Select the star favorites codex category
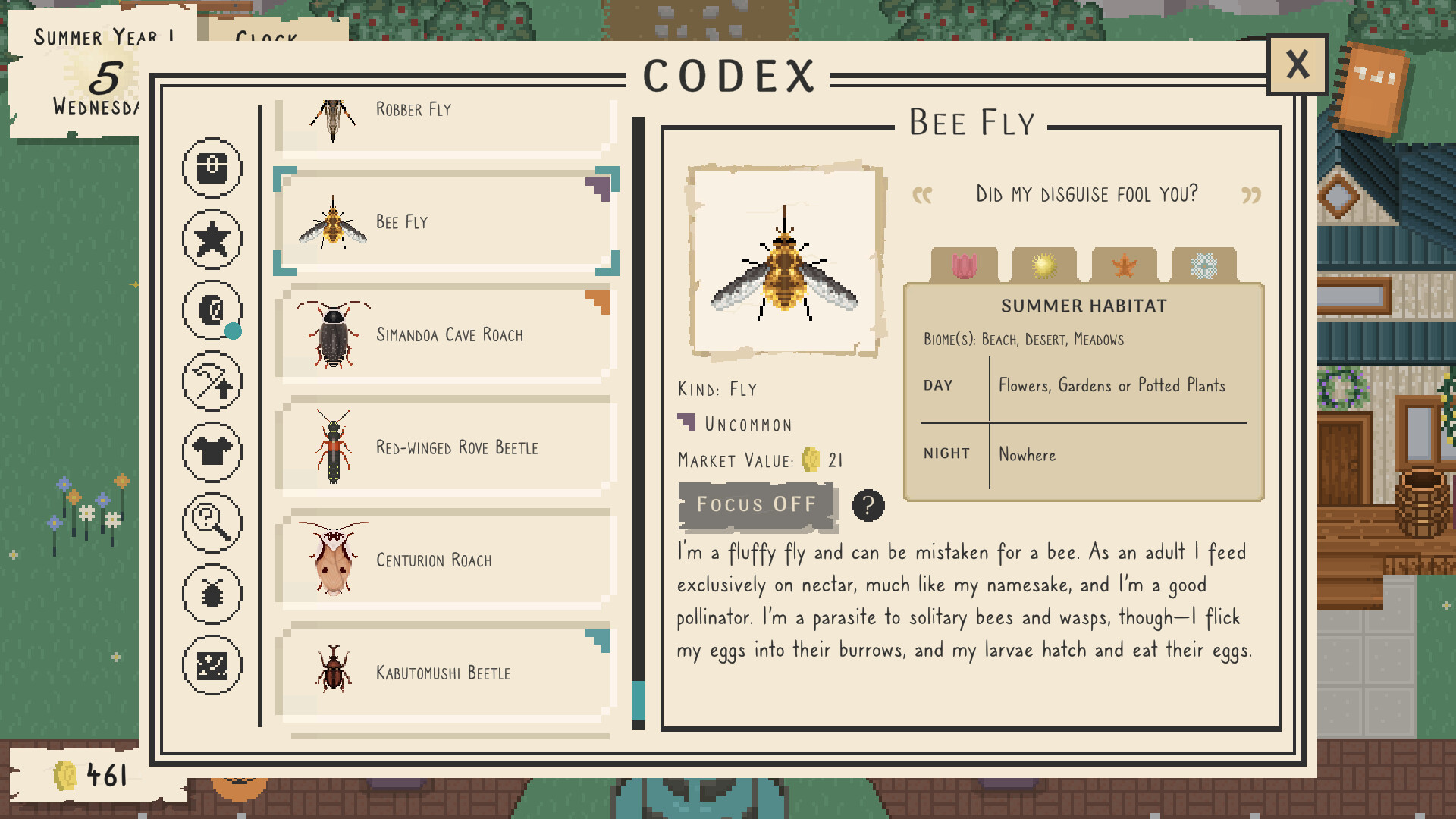 (x=212, y=239)
